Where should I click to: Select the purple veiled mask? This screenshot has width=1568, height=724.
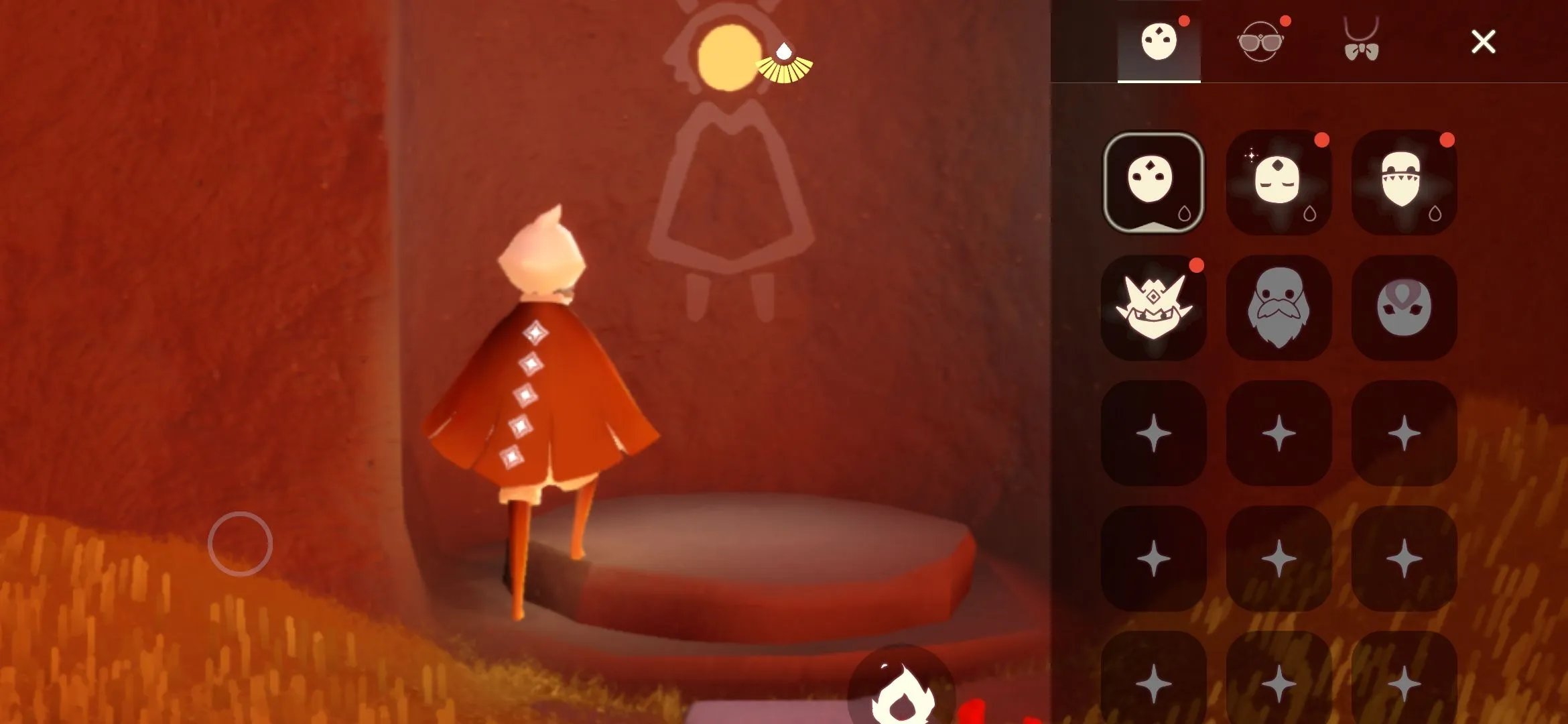point(1404,308)
